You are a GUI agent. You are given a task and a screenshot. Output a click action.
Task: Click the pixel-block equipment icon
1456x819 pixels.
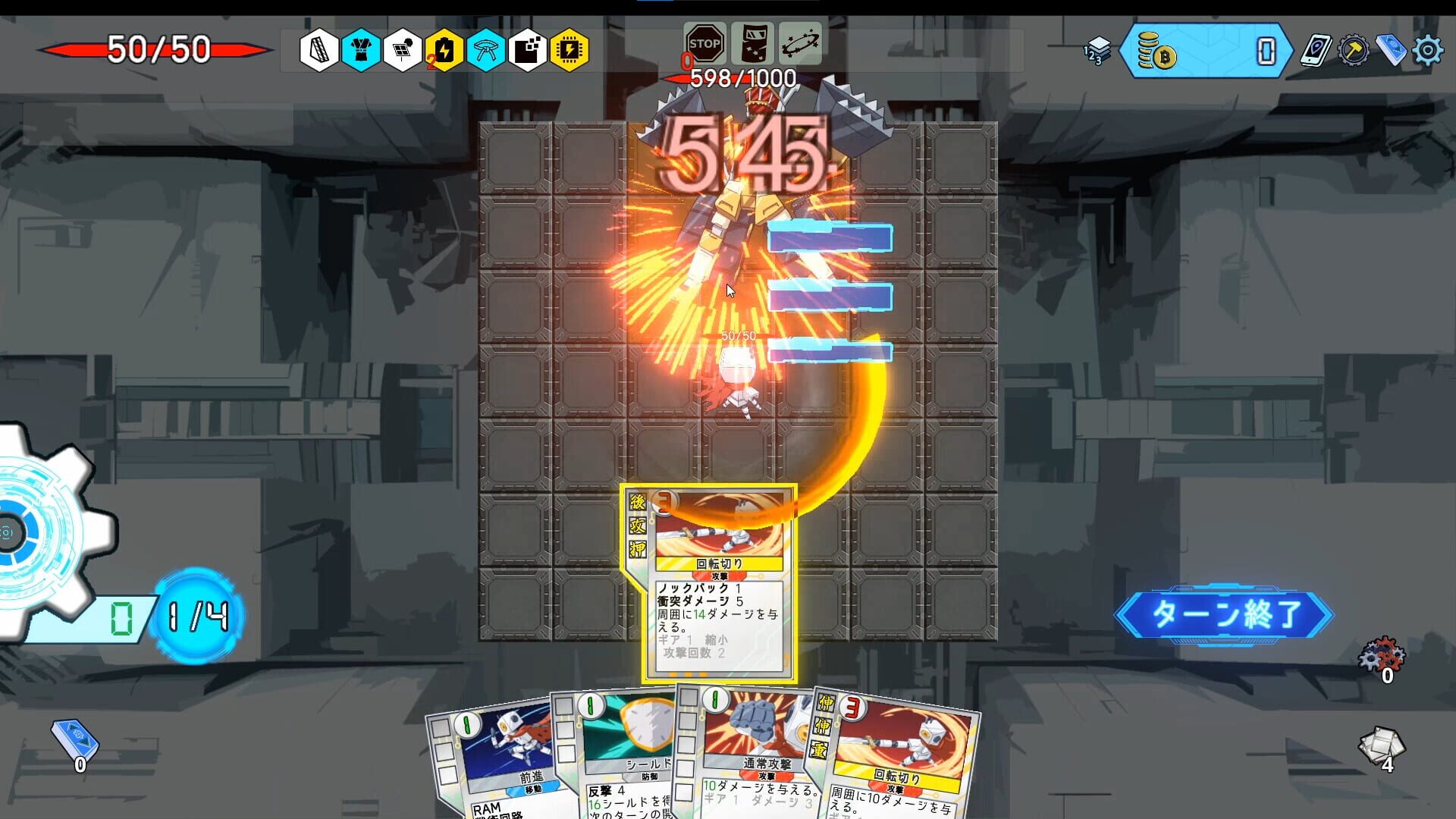(x=532, y=49)
